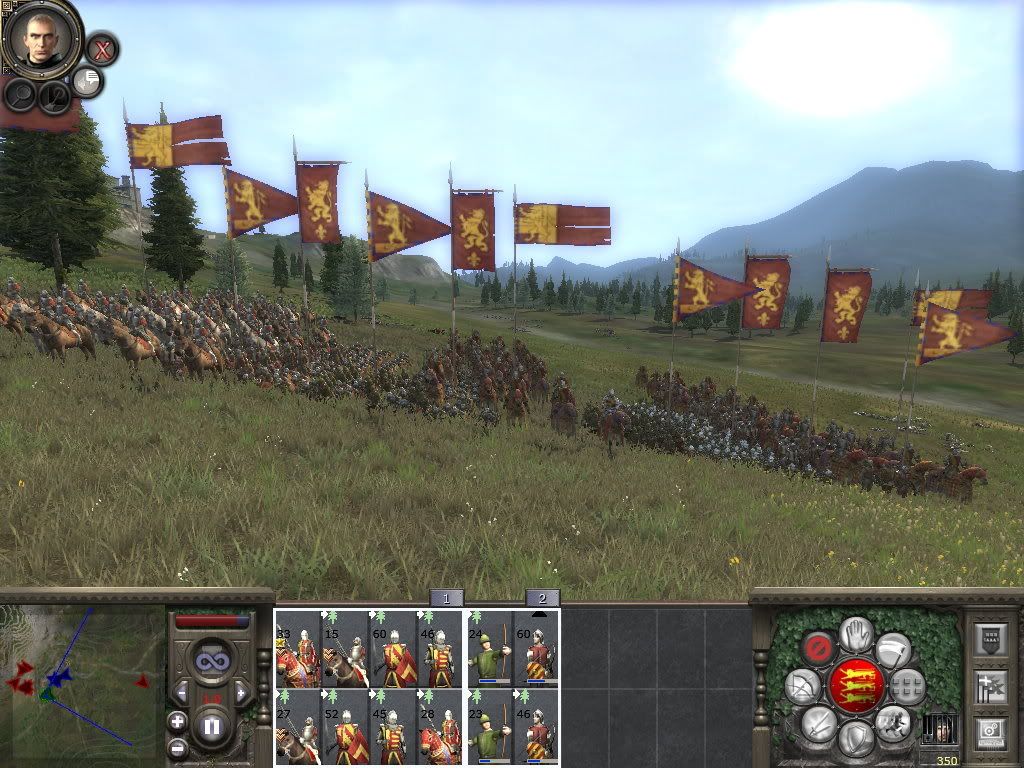Zoom in the minimap with plus button

point(177,720)
